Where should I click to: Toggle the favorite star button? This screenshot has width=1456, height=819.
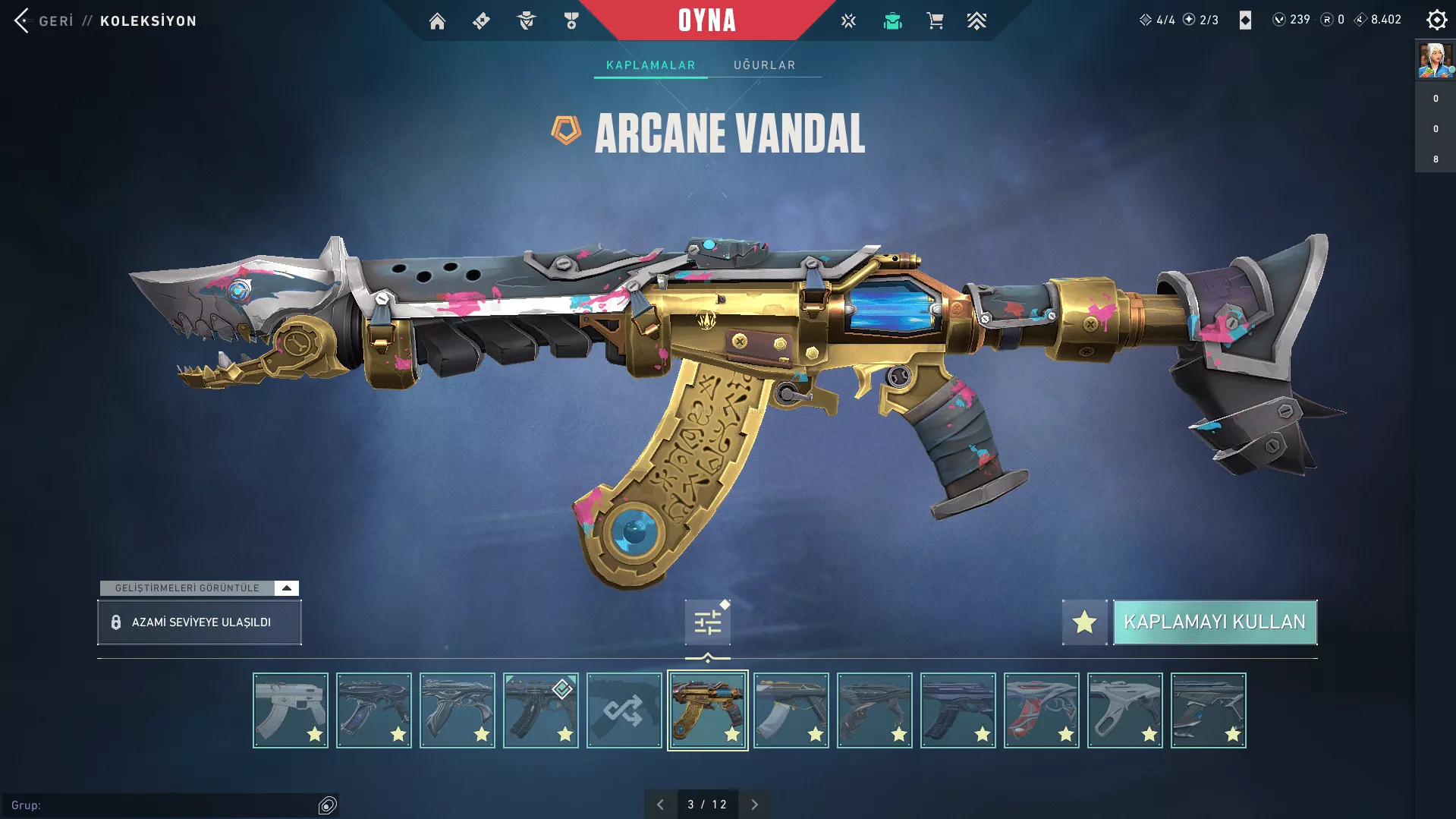1084,622
